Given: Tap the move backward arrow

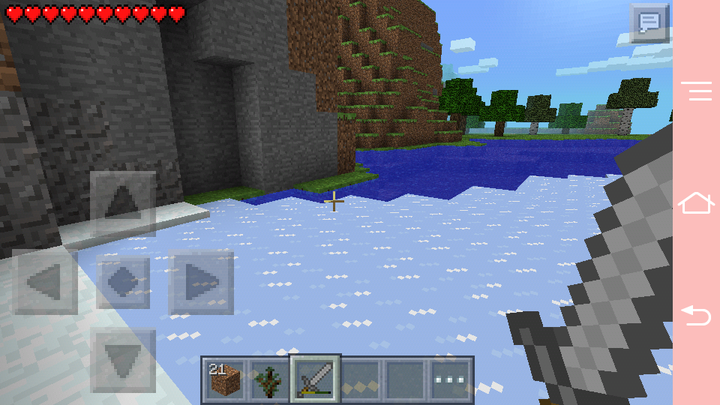Looking at the screenshot, I should coord(123,360).
